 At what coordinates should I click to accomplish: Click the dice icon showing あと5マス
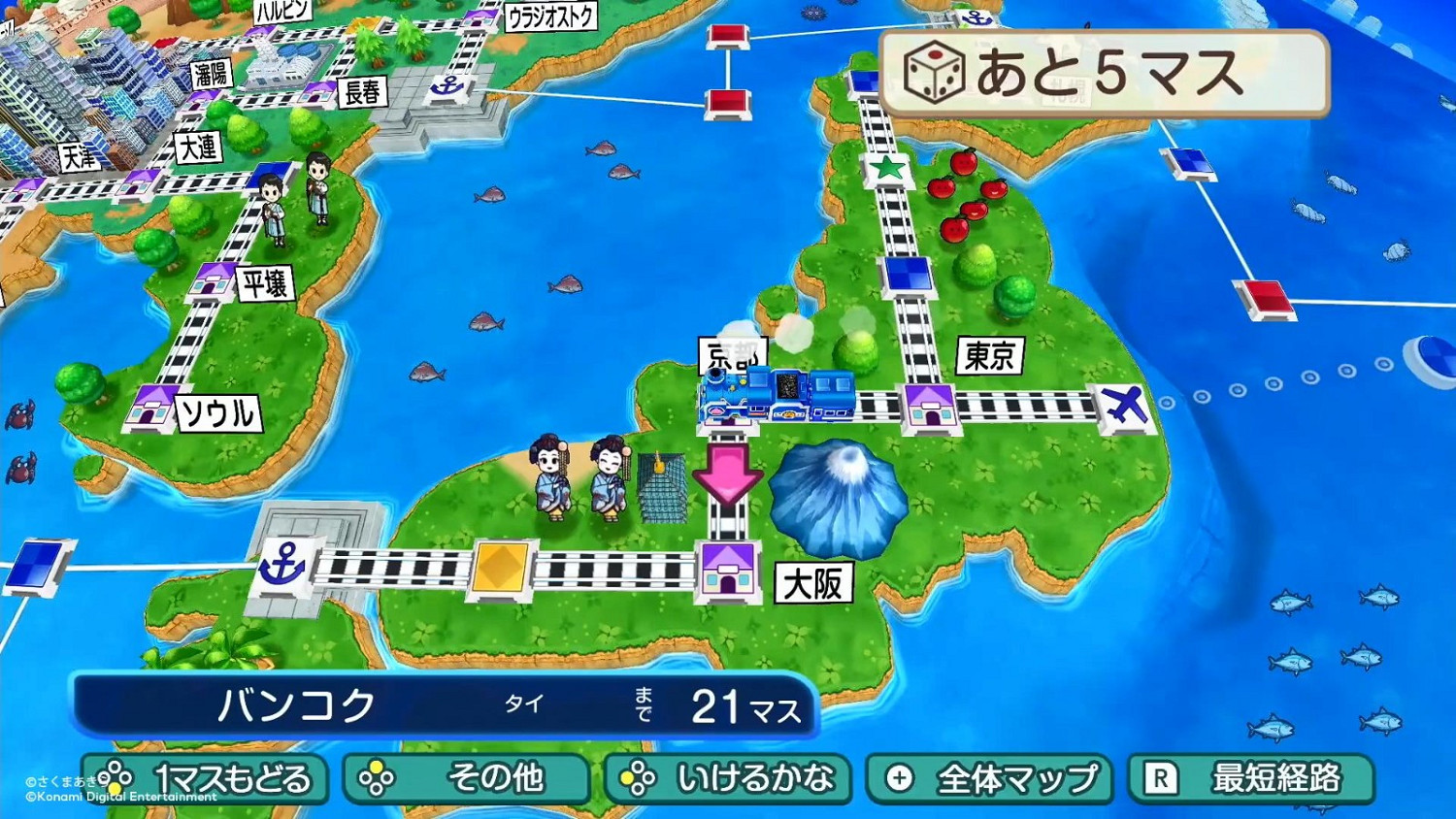(x=934, y=70)
